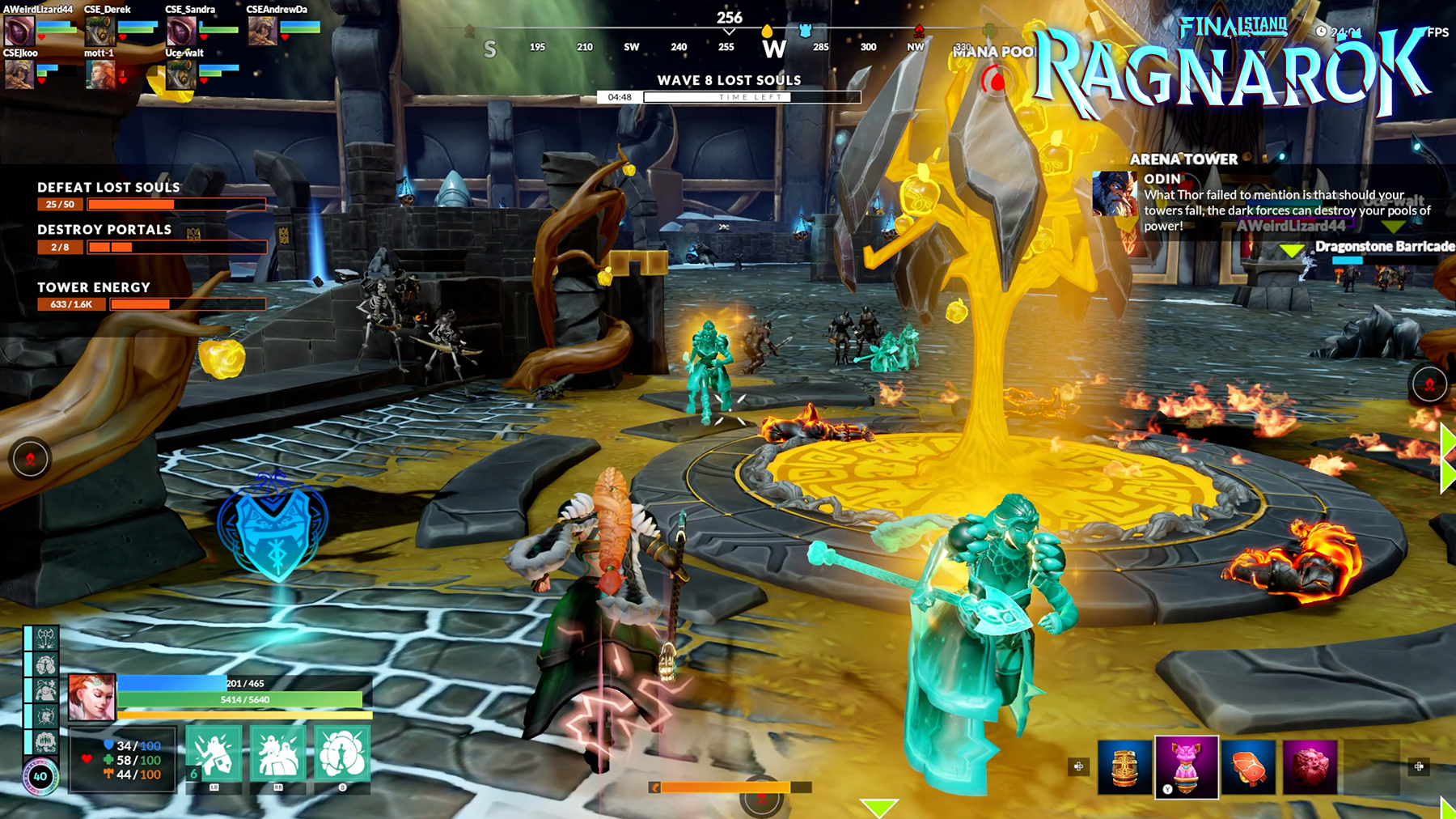Select the pink idol item with Y prompt
The height and width of the screenshot is (819, 1456).
(1184, 766)
